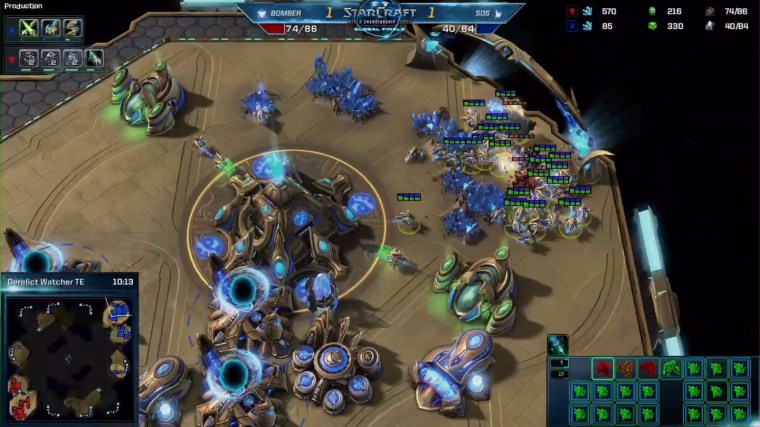The width and height of the screenshot is (760, 427).
Task: Select the crossed green swords upgrade icon
Action: (x=28, y=29)
